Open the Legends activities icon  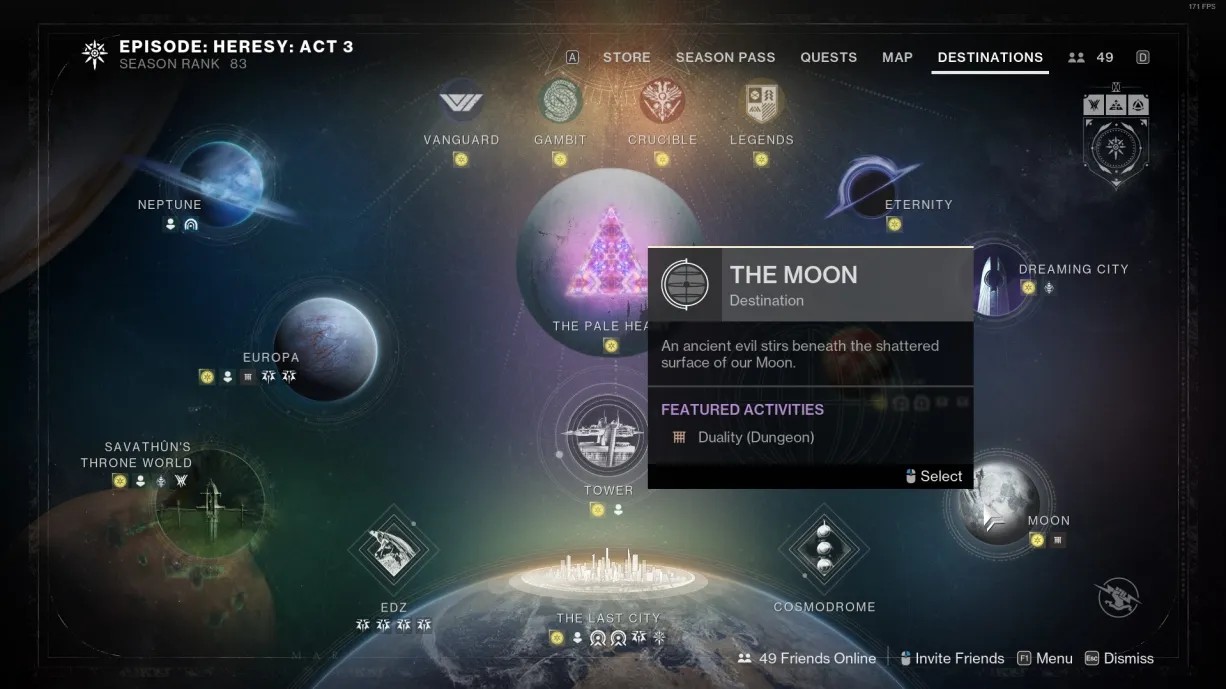click(x=762, y=103)
